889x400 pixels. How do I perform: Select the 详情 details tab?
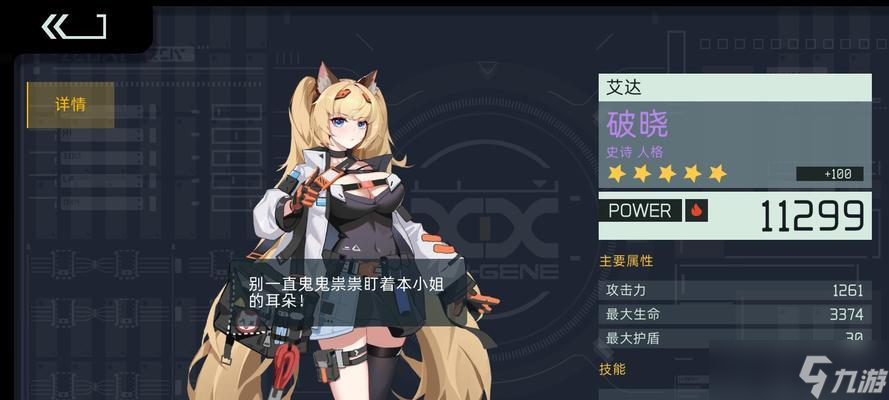tap(70, 104)
